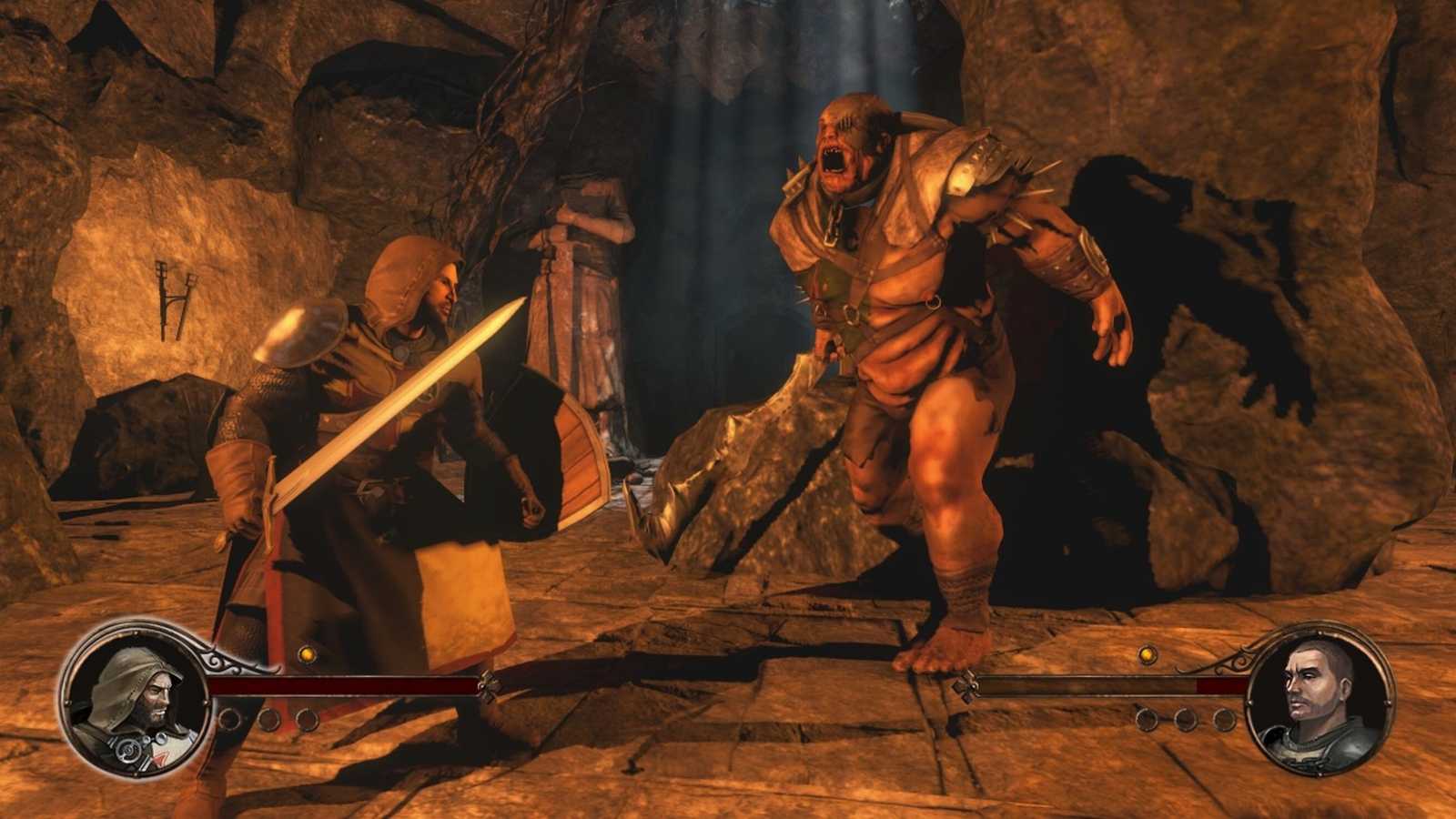This screenshot has width=1456, height=819.
Task: Click the yellow orb above right health bar
Action: (x=1148, y=656)
